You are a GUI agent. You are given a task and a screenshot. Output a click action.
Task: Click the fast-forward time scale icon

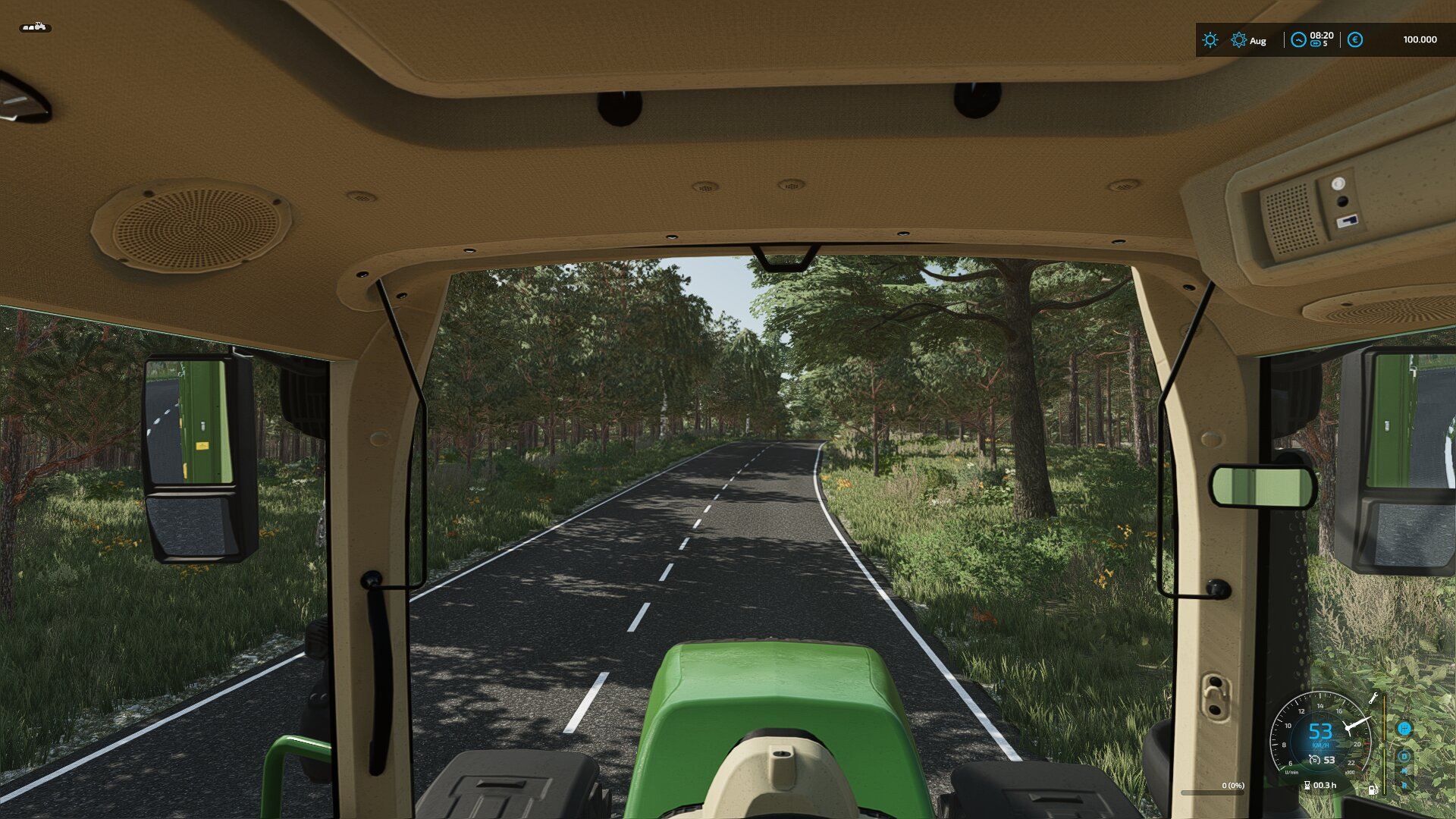1316,44
